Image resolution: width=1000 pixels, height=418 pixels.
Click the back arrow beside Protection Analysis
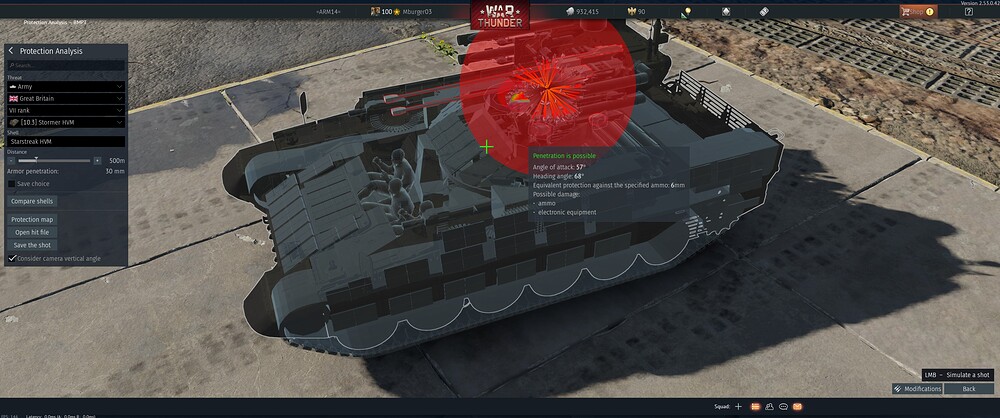(x=11, y=51)
